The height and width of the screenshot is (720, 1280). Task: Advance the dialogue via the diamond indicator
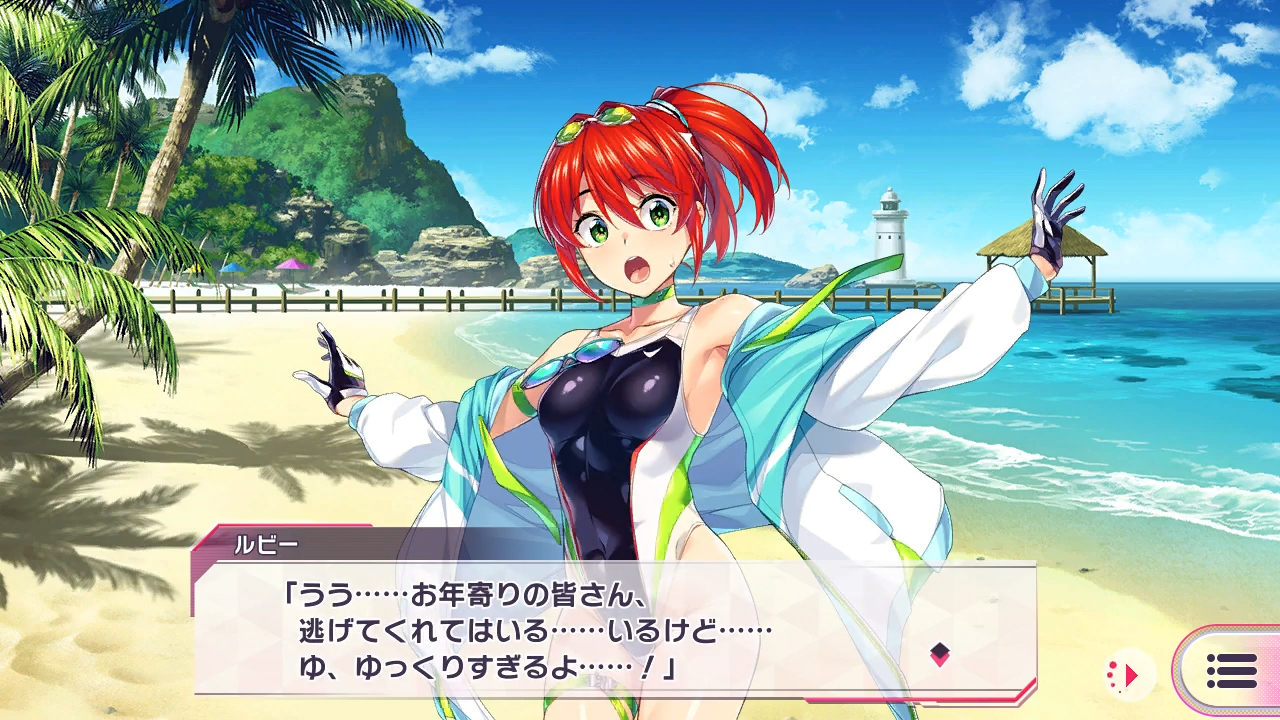pos(939,655)
